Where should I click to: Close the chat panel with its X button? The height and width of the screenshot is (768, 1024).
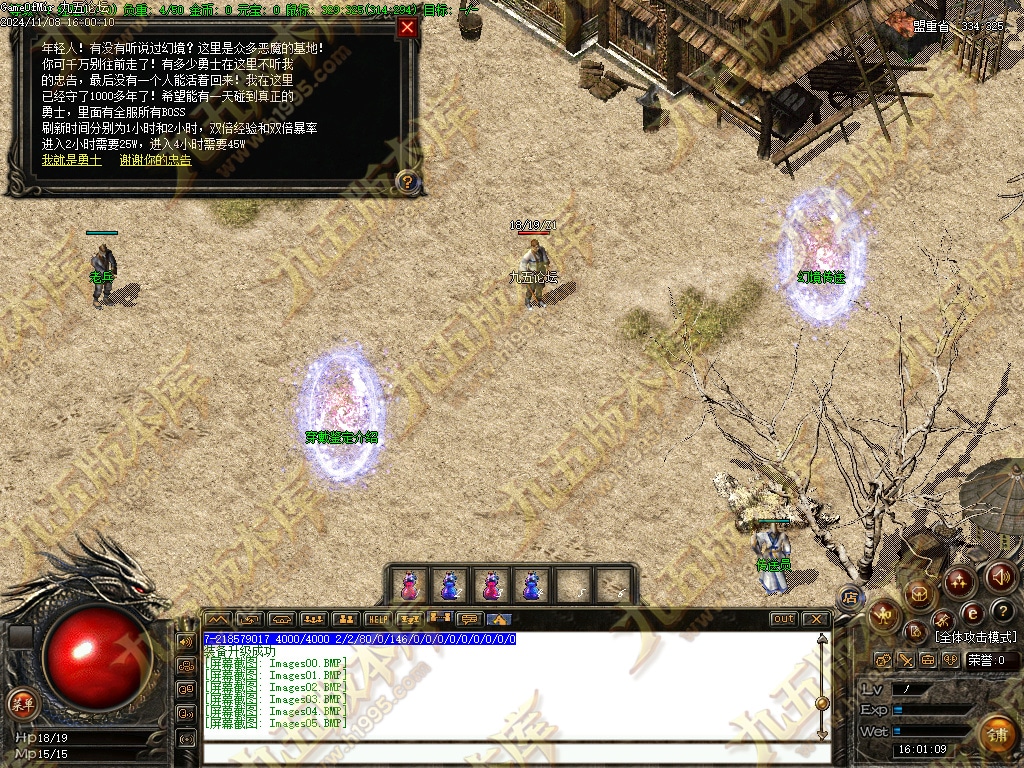816,619
